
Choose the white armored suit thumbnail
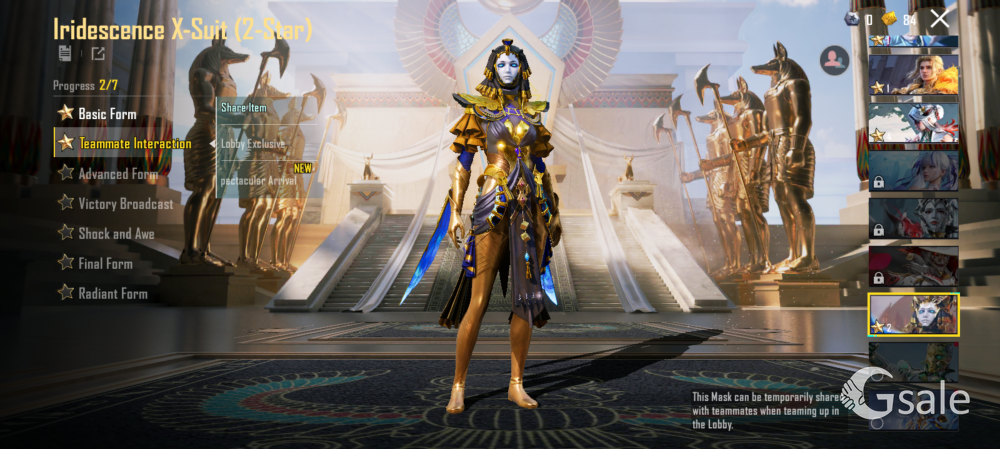click(x=913, y=122)
